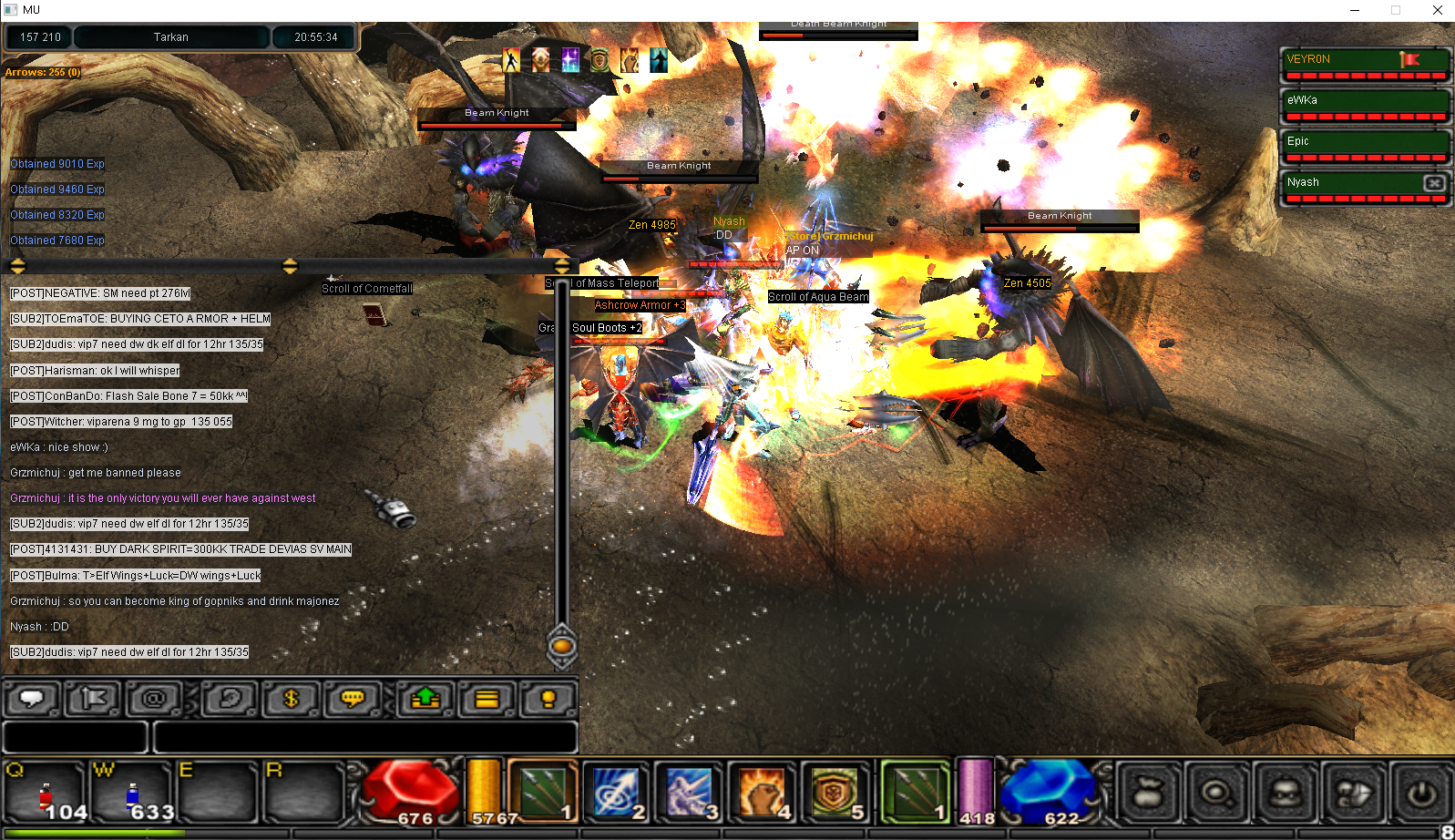Click the chat window scrollbar handle
This screenshot has width=1455, height=840.
click(x=562, y=646)
